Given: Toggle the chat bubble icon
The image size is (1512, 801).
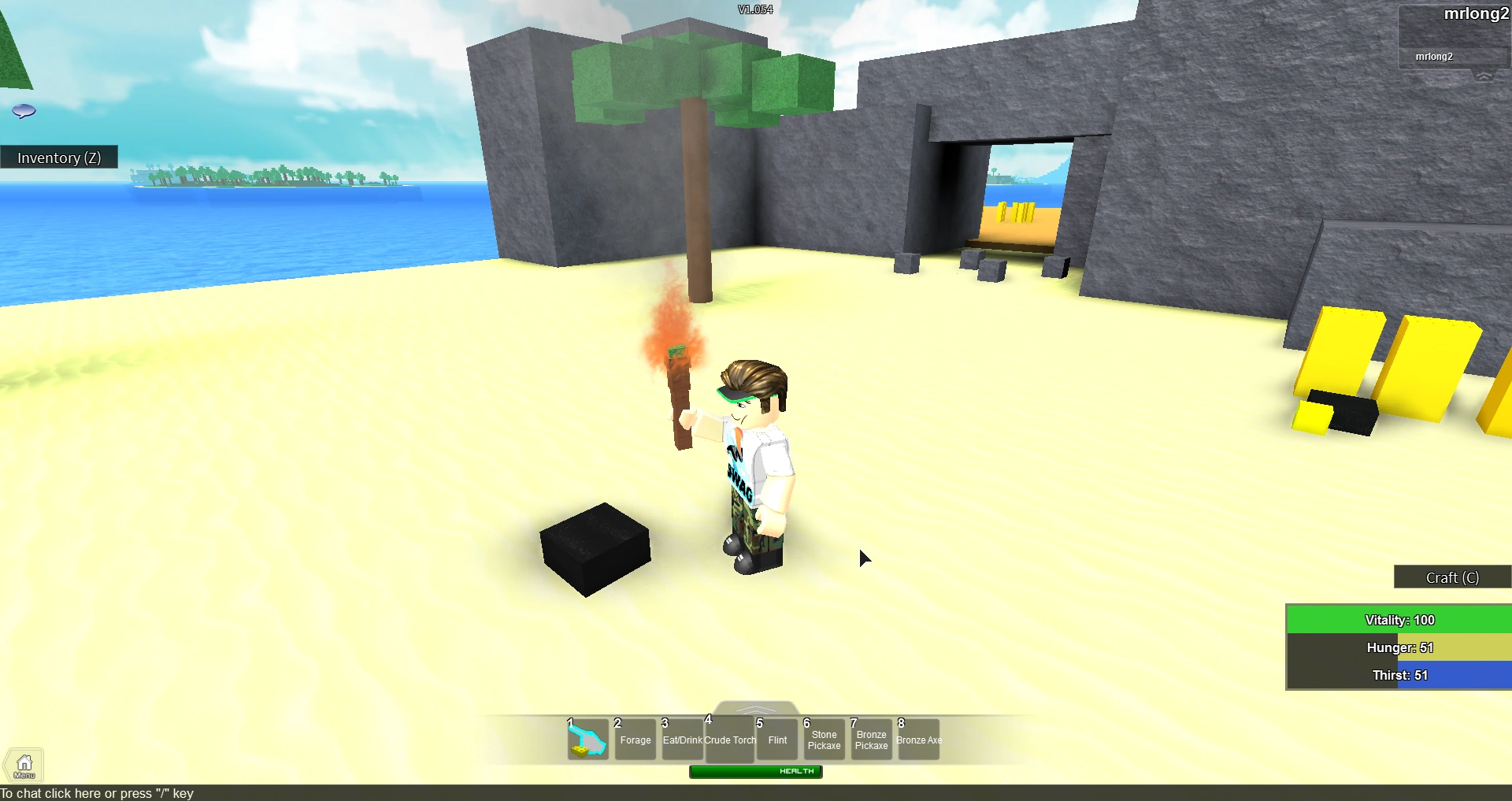Looking at the screenshot, I should [24, 110].
